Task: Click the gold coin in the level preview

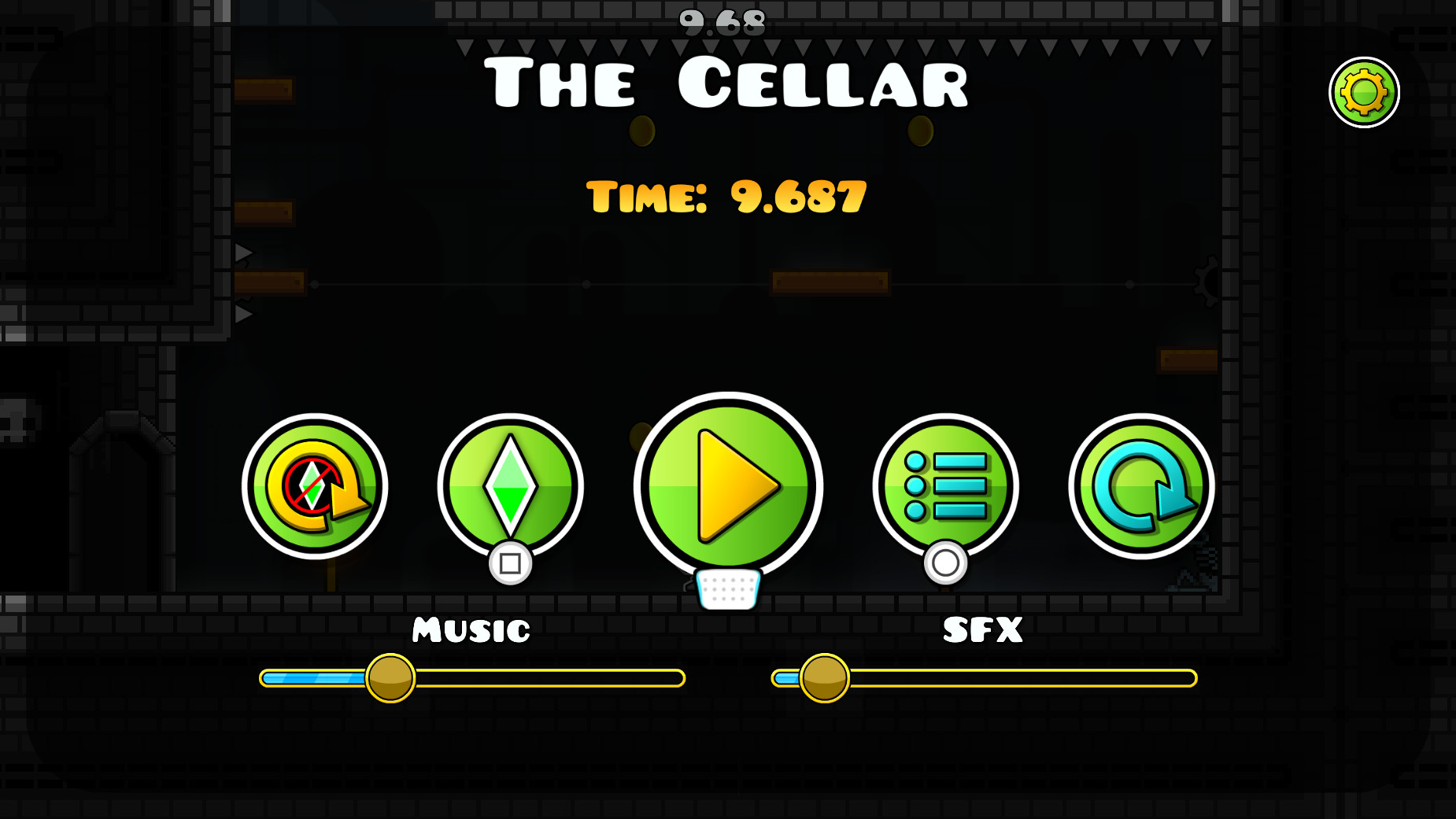Action: (641, 132)
